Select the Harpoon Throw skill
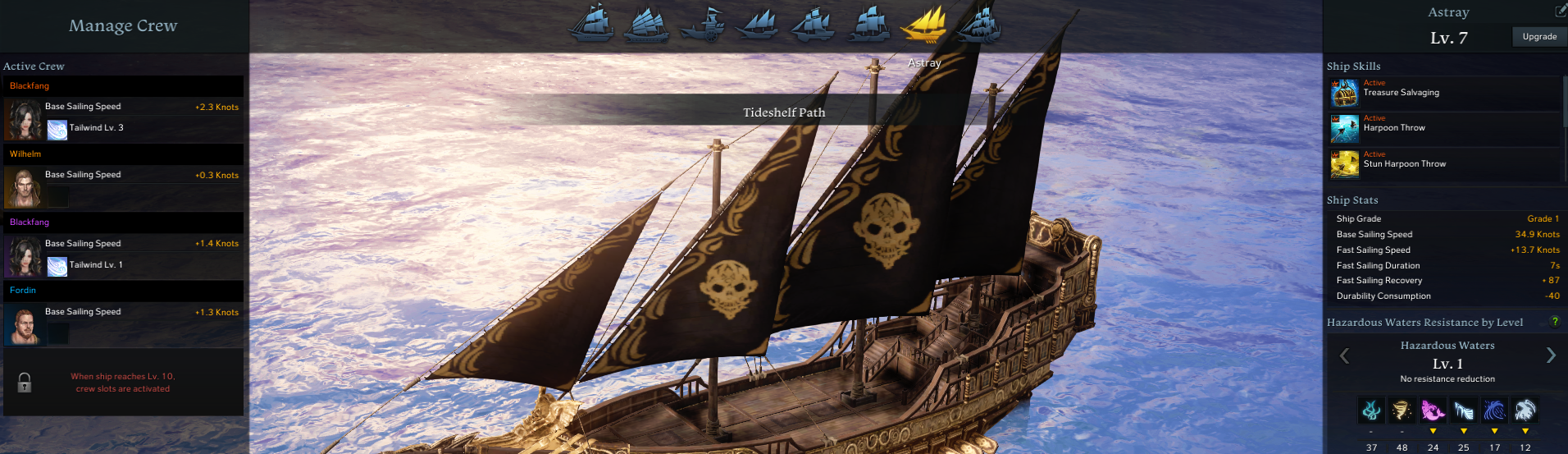The image size is (1568, 454). click(x=1345, y=128)
